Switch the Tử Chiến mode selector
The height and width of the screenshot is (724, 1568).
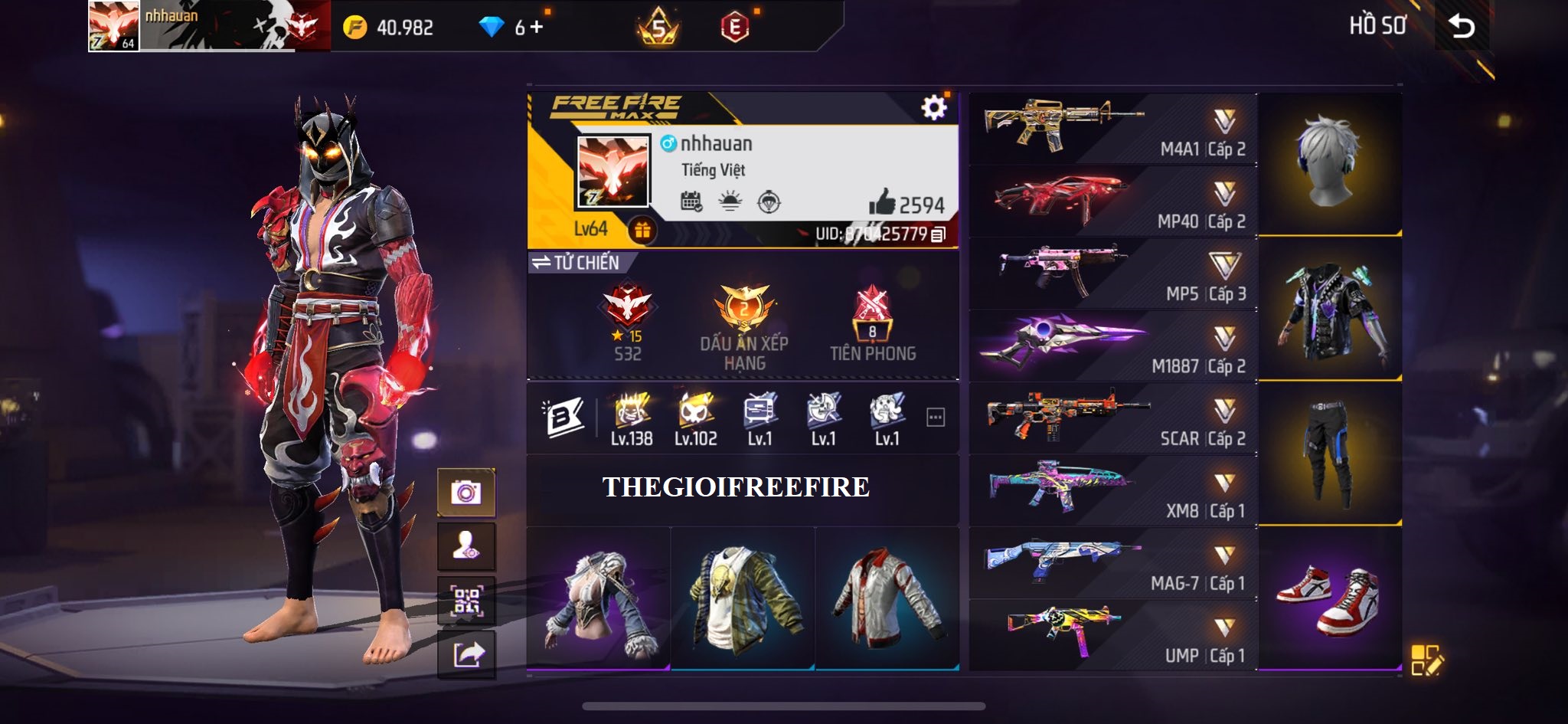pyautogui.click(x=576, y=263)
